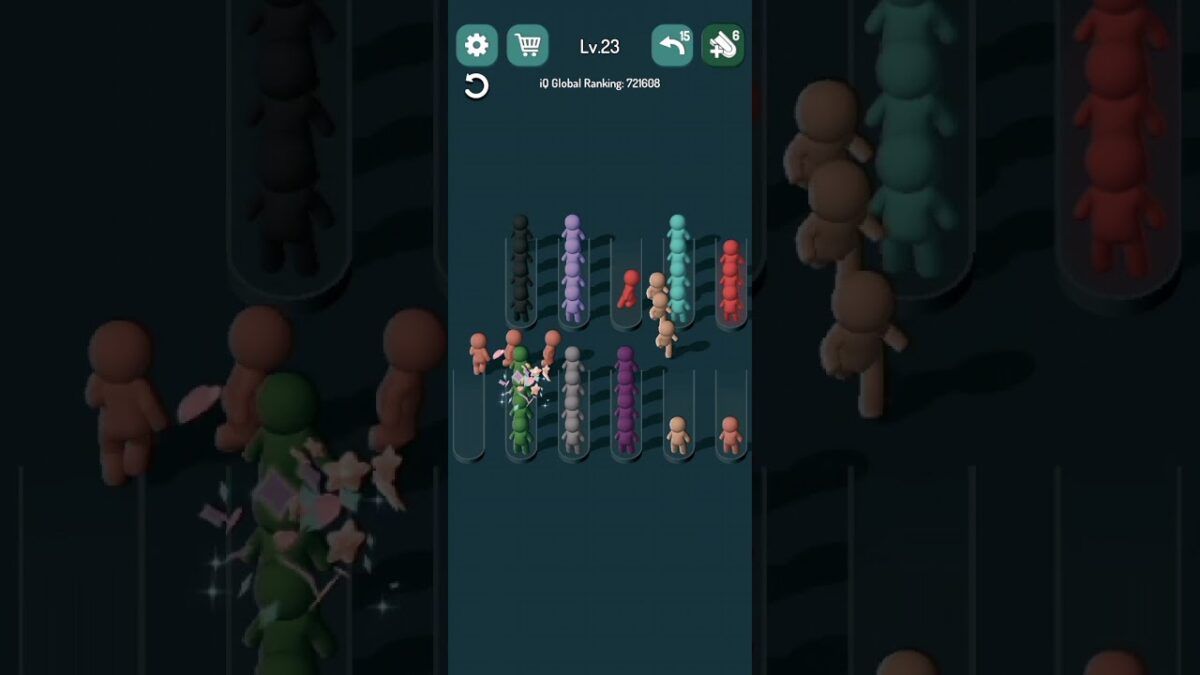
Task: Select the tube of green figures
Action: (x=521, y=410)
